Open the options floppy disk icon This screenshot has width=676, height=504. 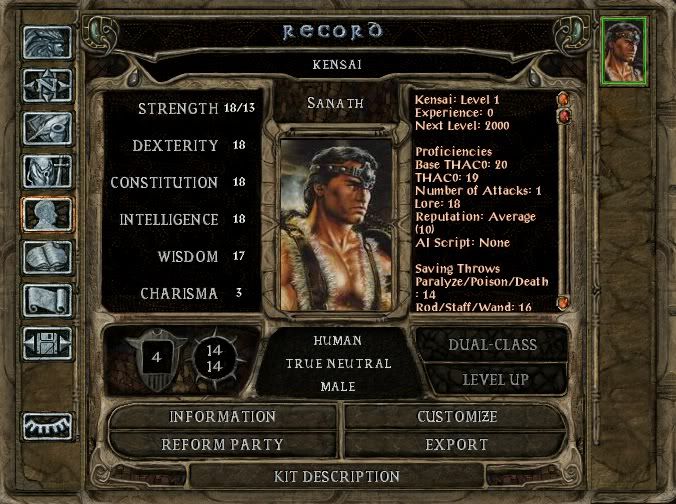47,343
